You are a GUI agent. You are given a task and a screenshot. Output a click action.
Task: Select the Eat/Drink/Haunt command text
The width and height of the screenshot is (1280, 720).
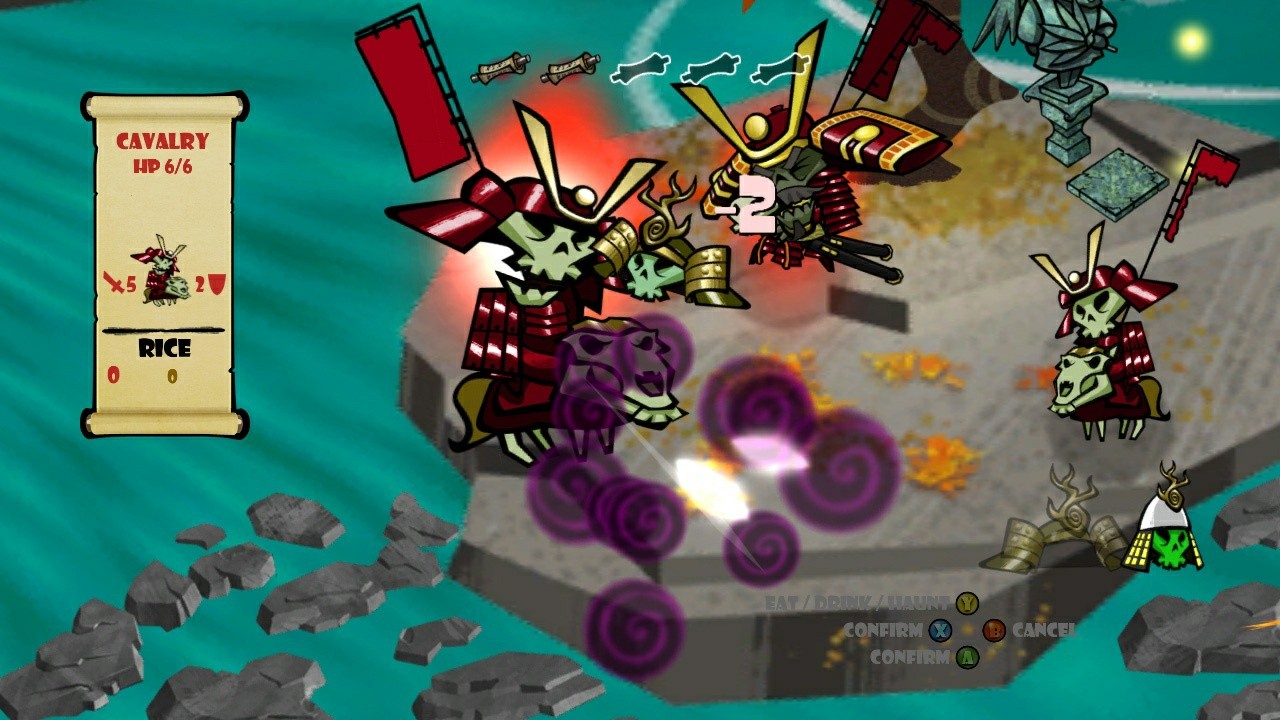(x=853, y=603)
